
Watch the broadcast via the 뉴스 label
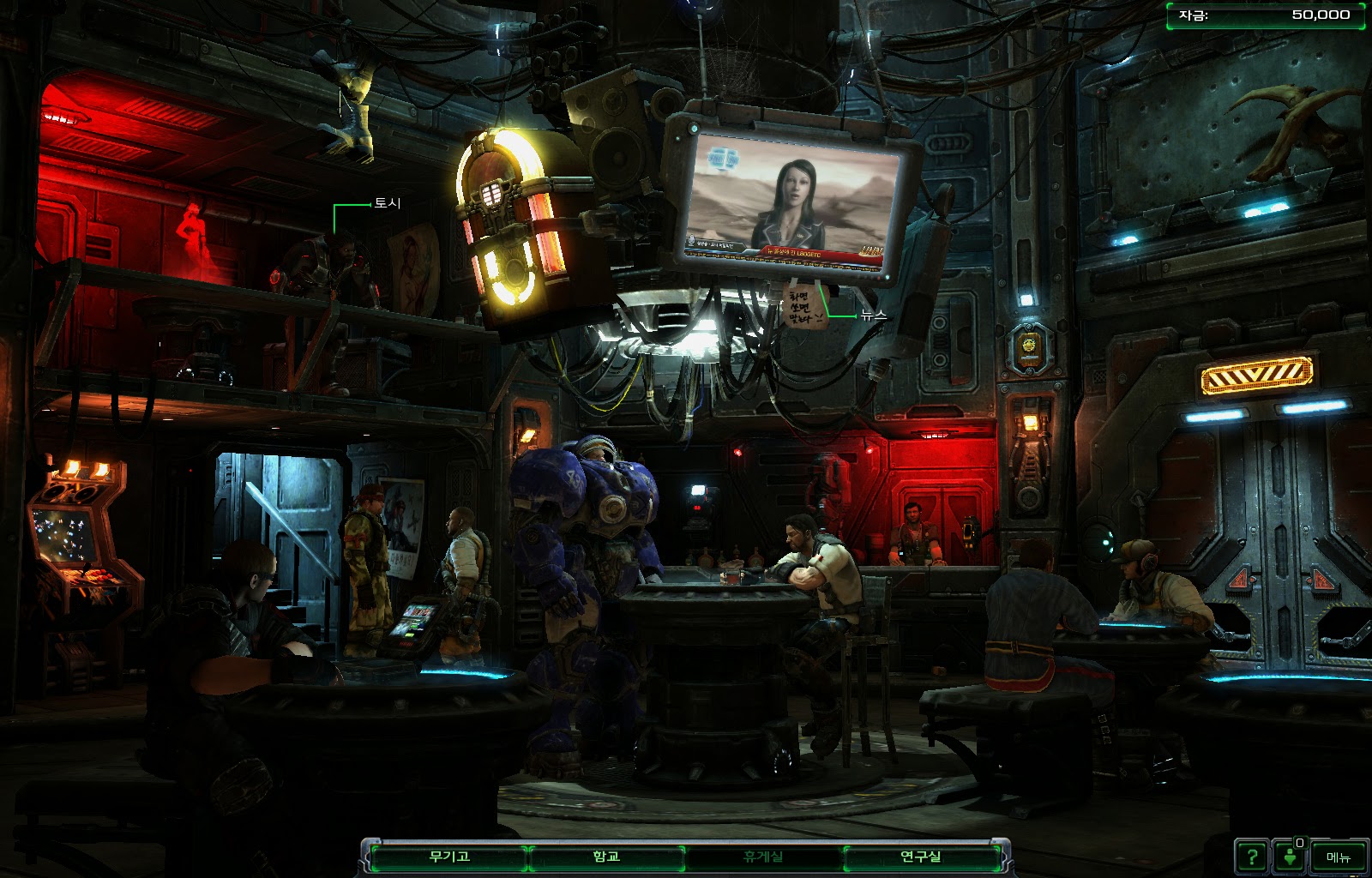coord(874,316)
